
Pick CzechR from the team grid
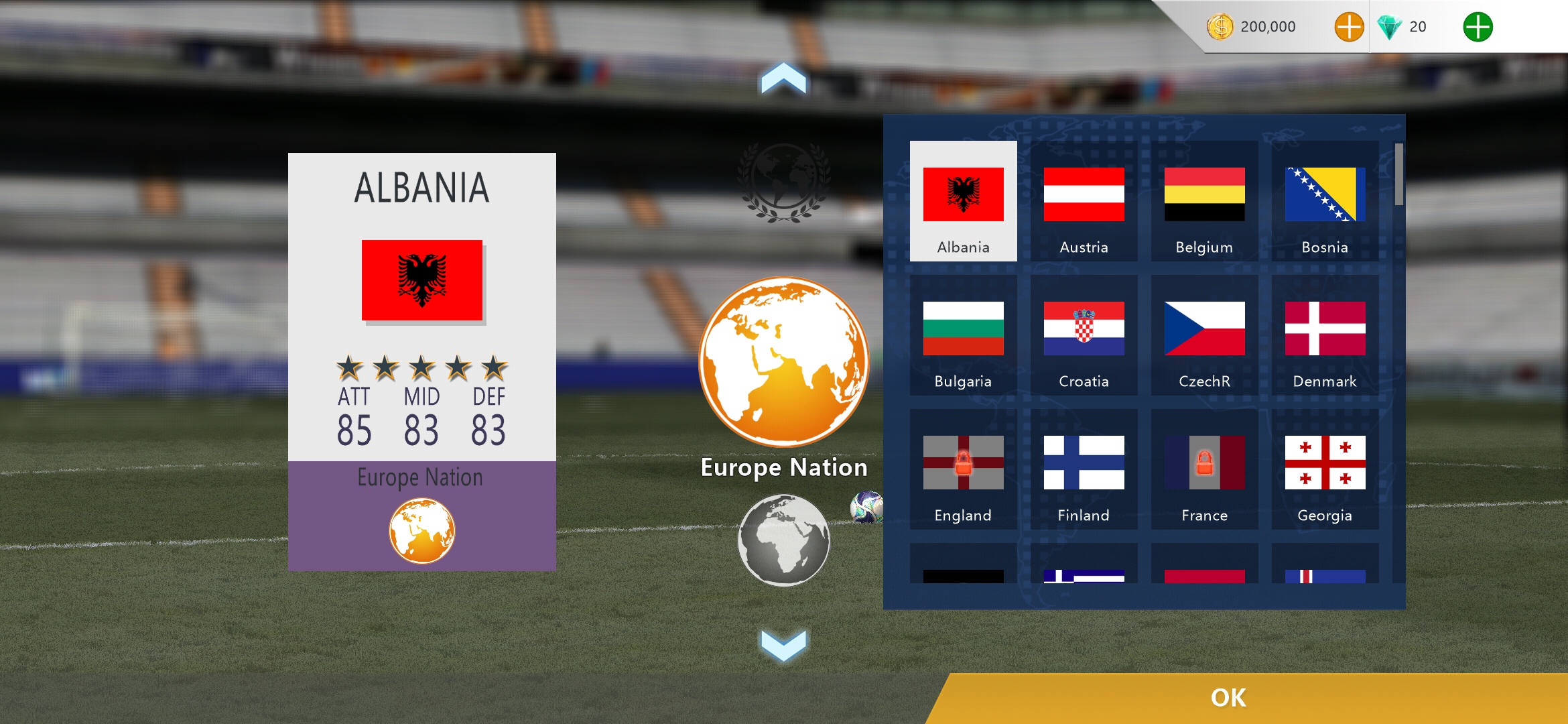(x=1204, y=335)
